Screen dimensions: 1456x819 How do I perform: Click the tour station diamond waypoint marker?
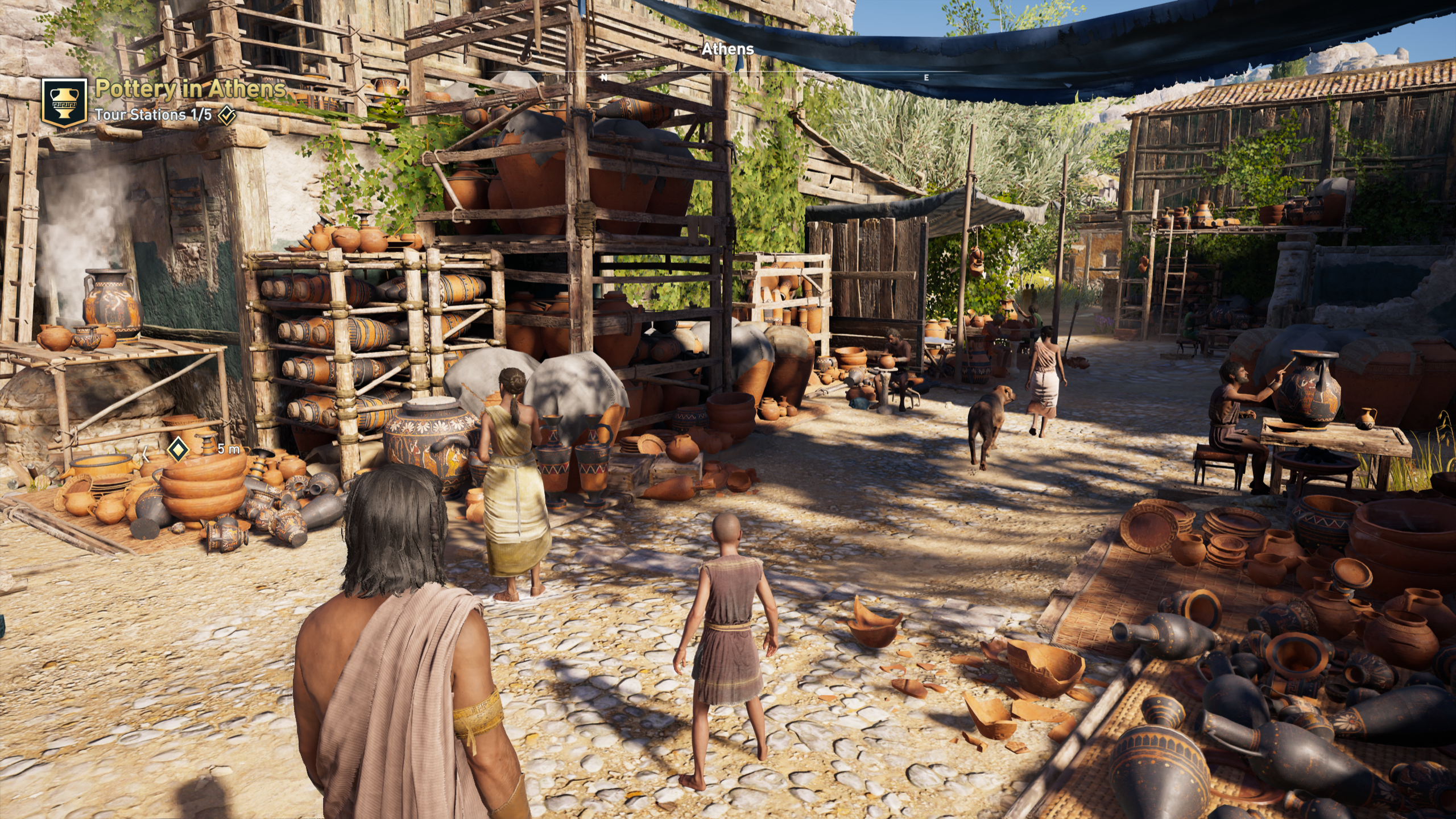pyautogui.click(x=178, y=450)
